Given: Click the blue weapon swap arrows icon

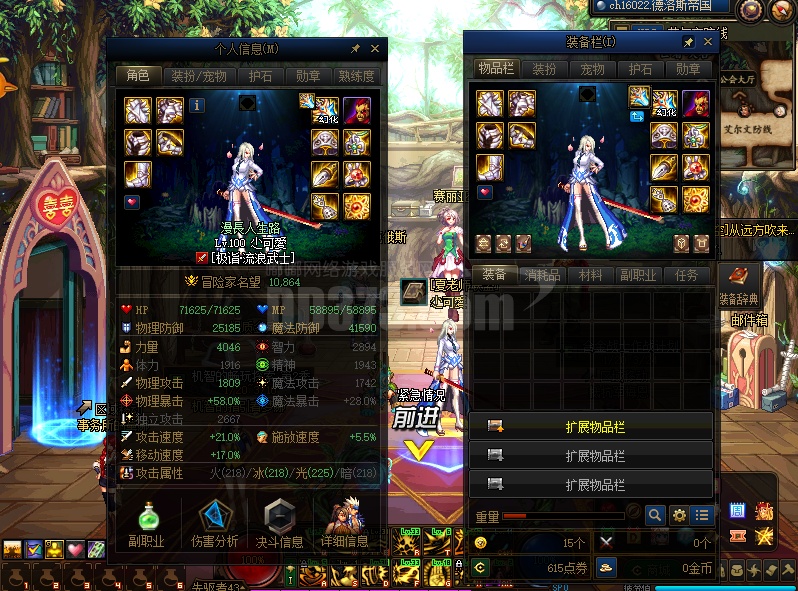Looking at the screenshot, I should [636, 118].
